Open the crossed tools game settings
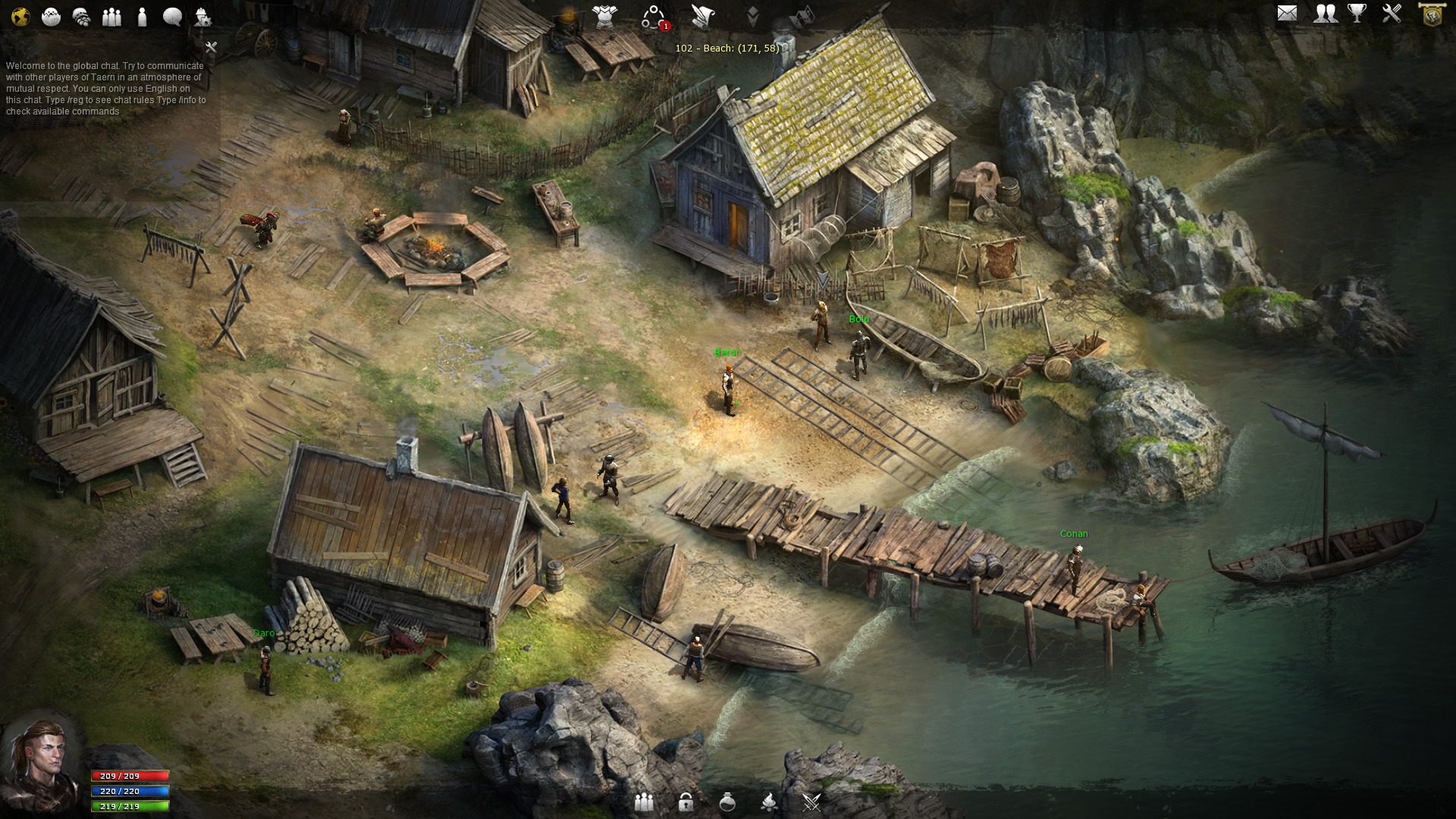 pos(1392,14)
